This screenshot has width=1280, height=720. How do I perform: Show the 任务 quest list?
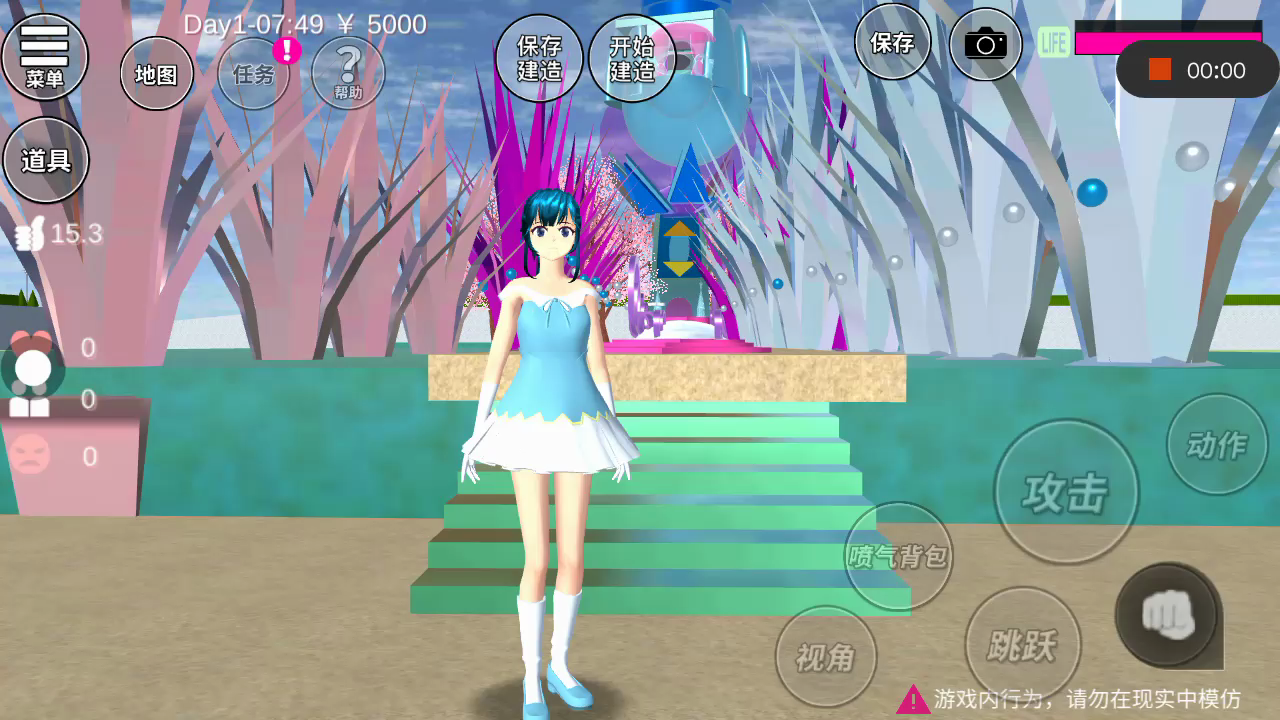(x=254, y=74)
